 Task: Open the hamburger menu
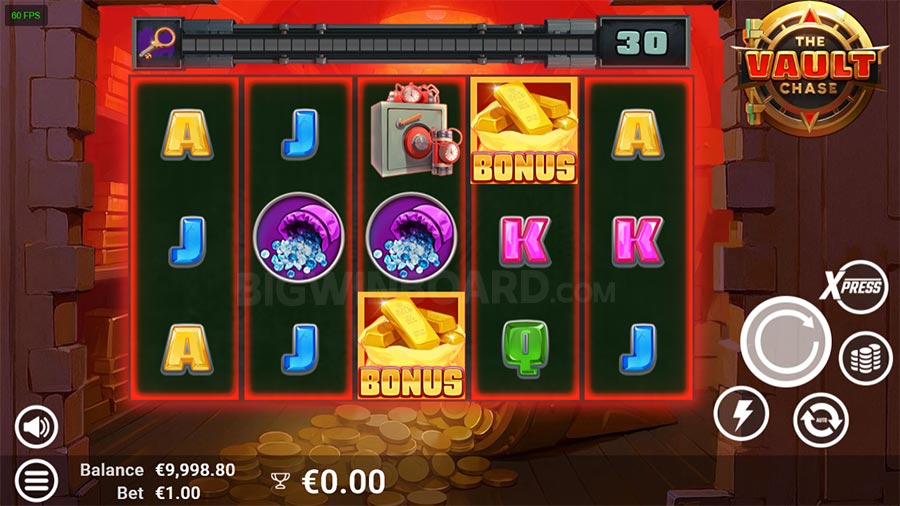click(36, 481)
